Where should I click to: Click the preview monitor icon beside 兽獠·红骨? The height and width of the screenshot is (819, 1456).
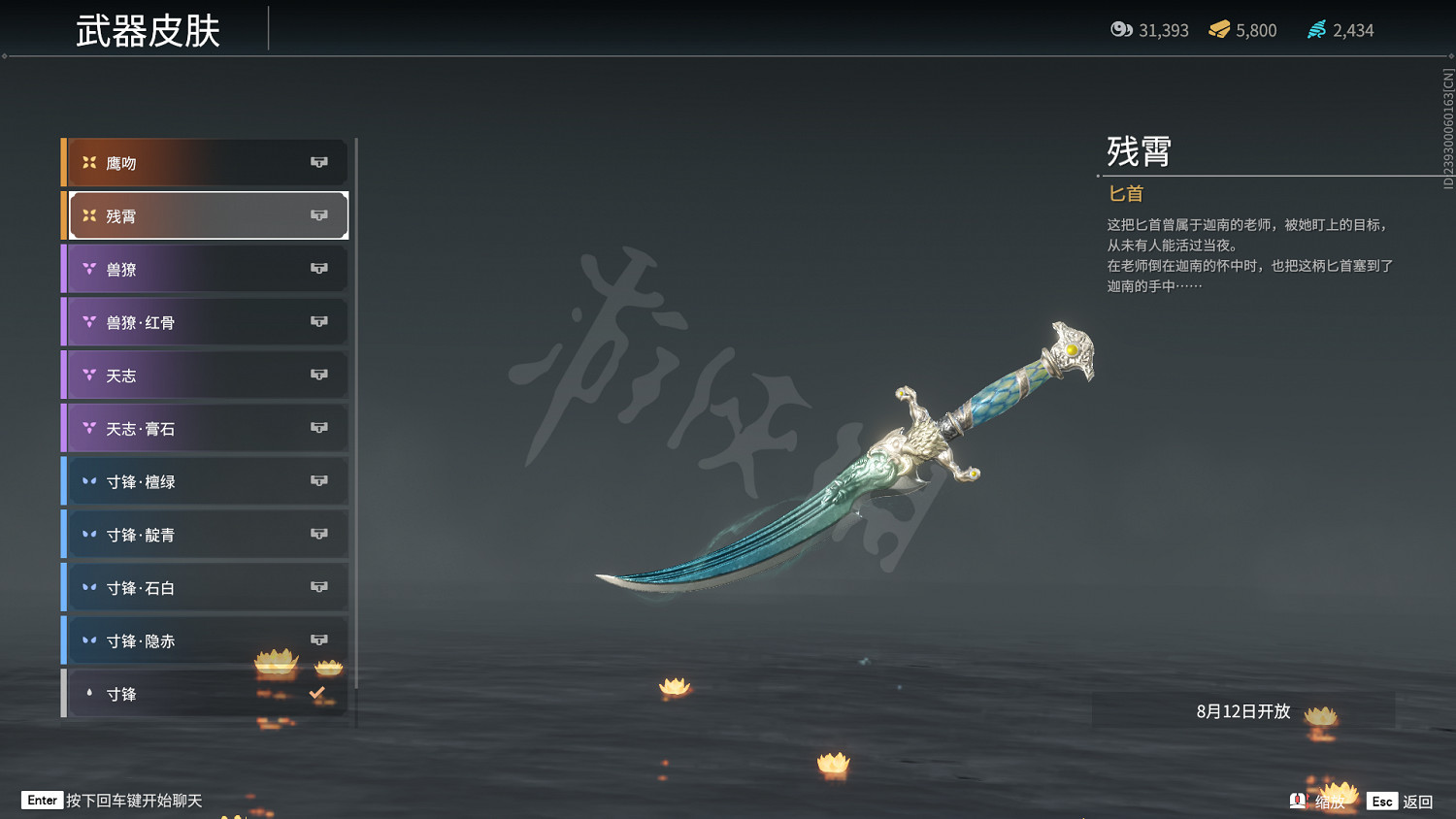[x=319, y=321]
